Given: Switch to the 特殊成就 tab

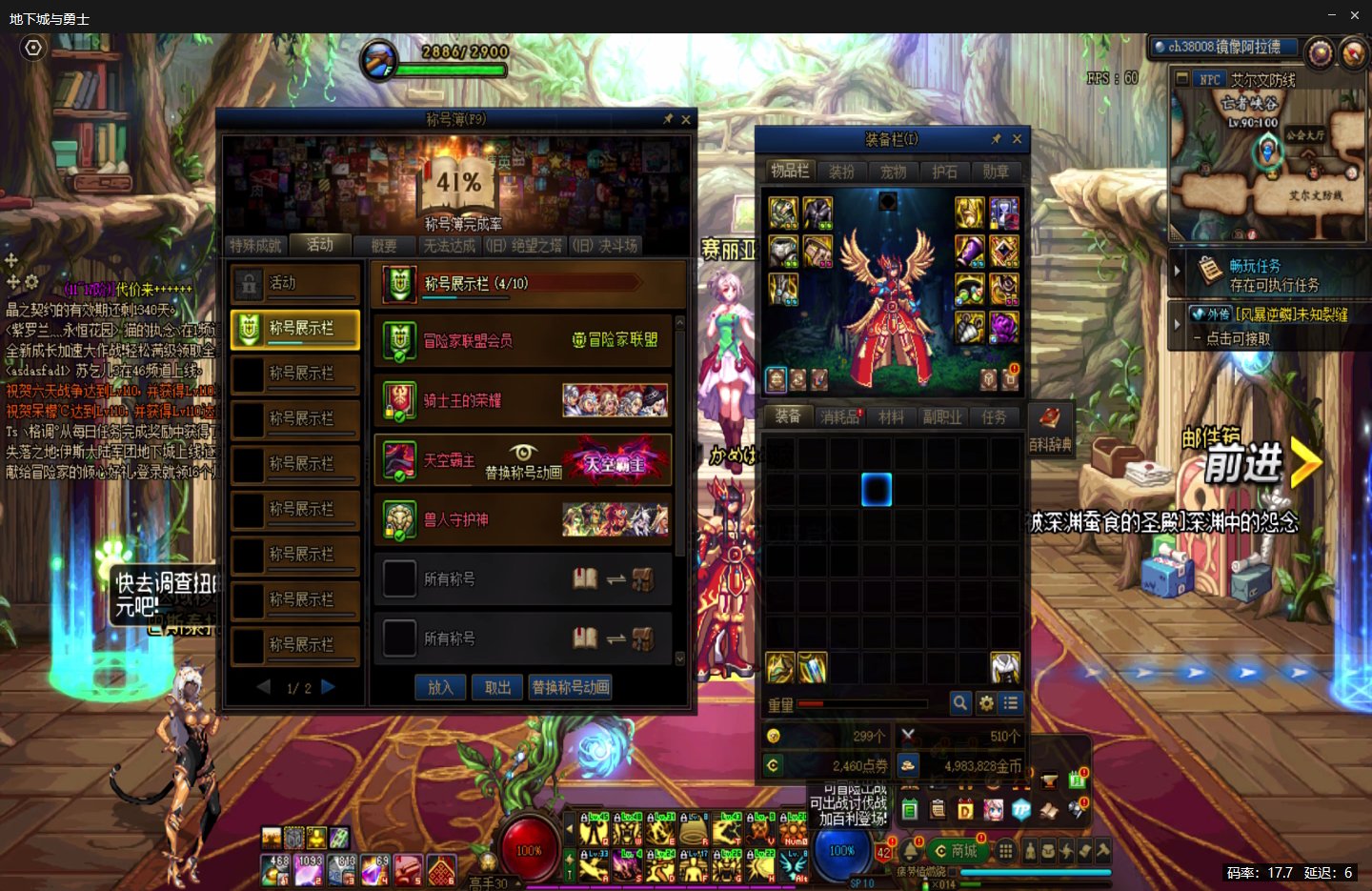Looking at the screenshot, I should click(x=255, y=246).
